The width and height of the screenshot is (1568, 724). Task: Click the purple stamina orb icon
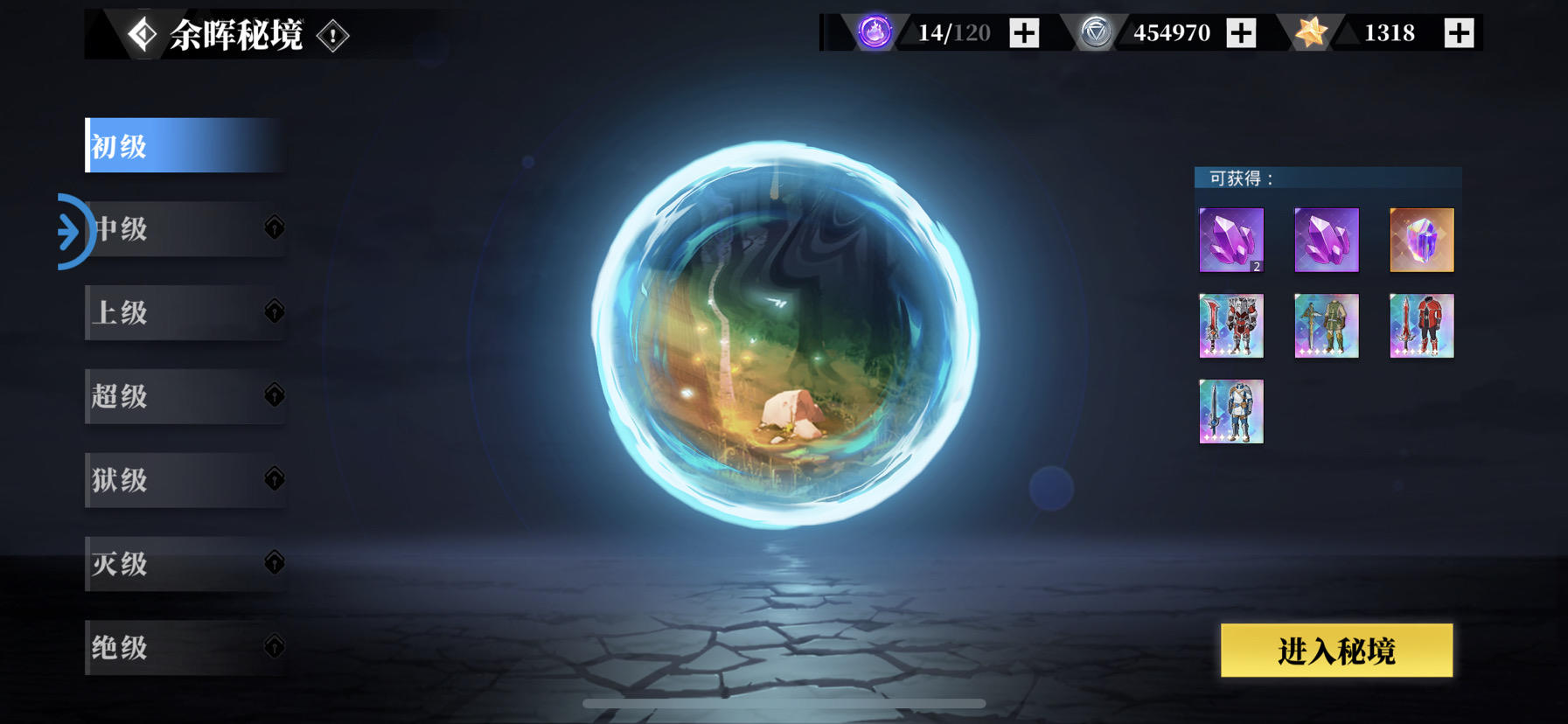click(874, 34)
